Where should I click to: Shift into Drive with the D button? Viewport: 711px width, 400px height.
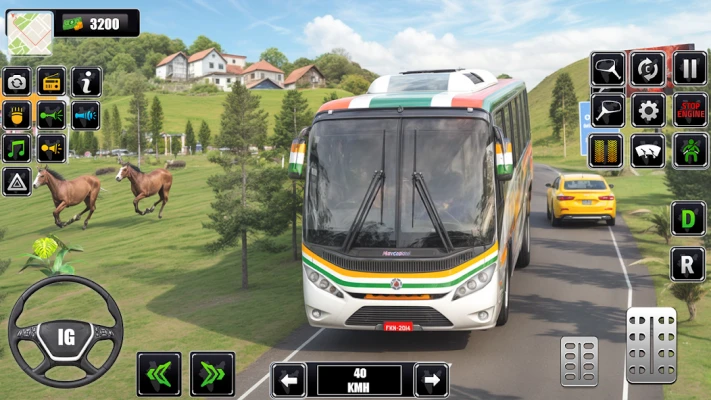688,218
